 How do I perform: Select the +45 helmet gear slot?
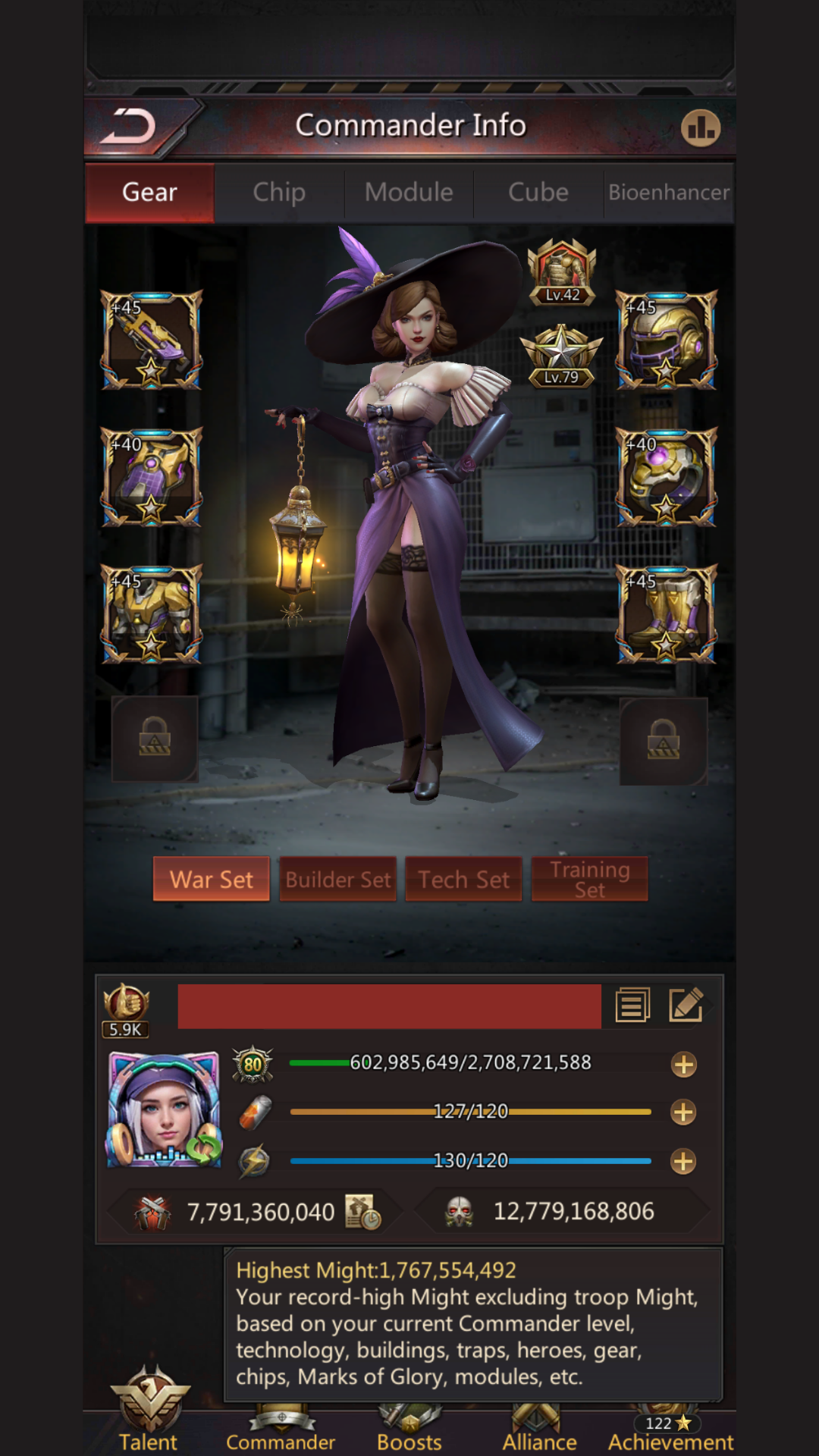666,340
